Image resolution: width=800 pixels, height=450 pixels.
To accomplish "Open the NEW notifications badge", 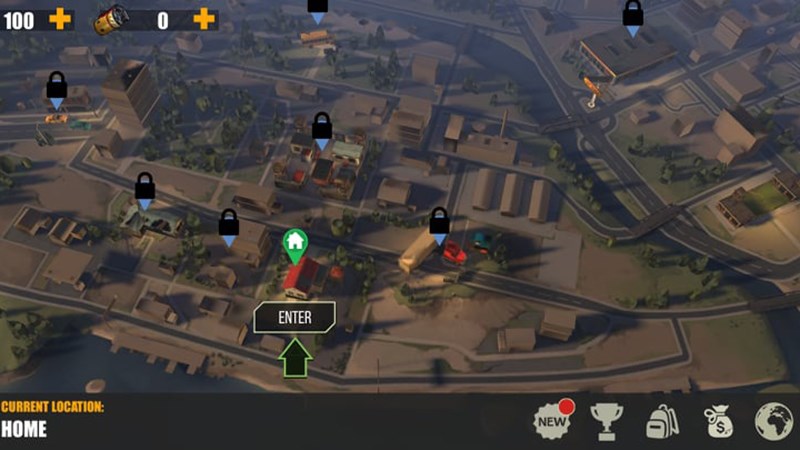I will pyautogui.click(x=552, y=421).
